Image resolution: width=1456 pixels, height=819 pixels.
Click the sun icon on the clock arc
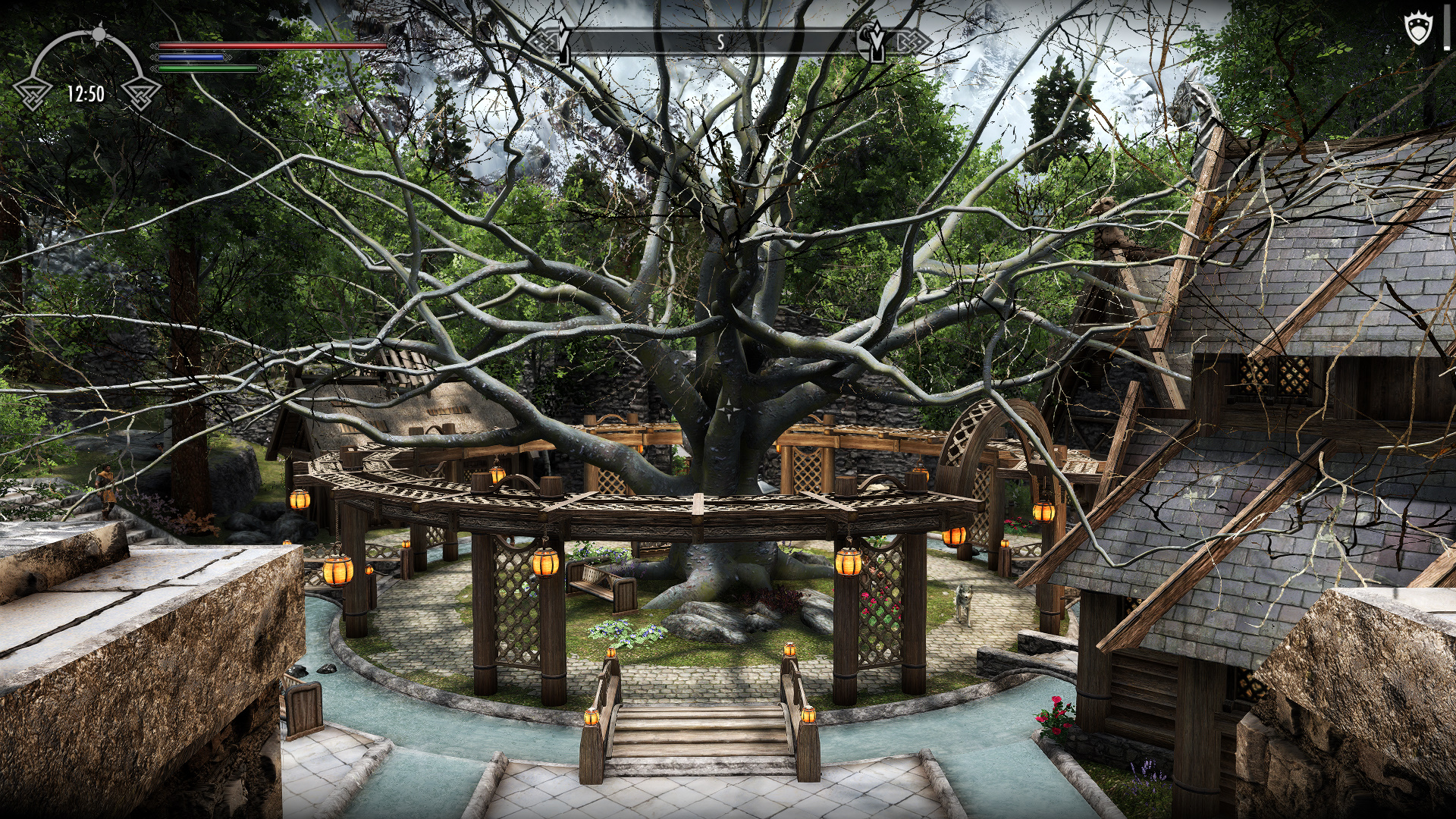(99, 34)
